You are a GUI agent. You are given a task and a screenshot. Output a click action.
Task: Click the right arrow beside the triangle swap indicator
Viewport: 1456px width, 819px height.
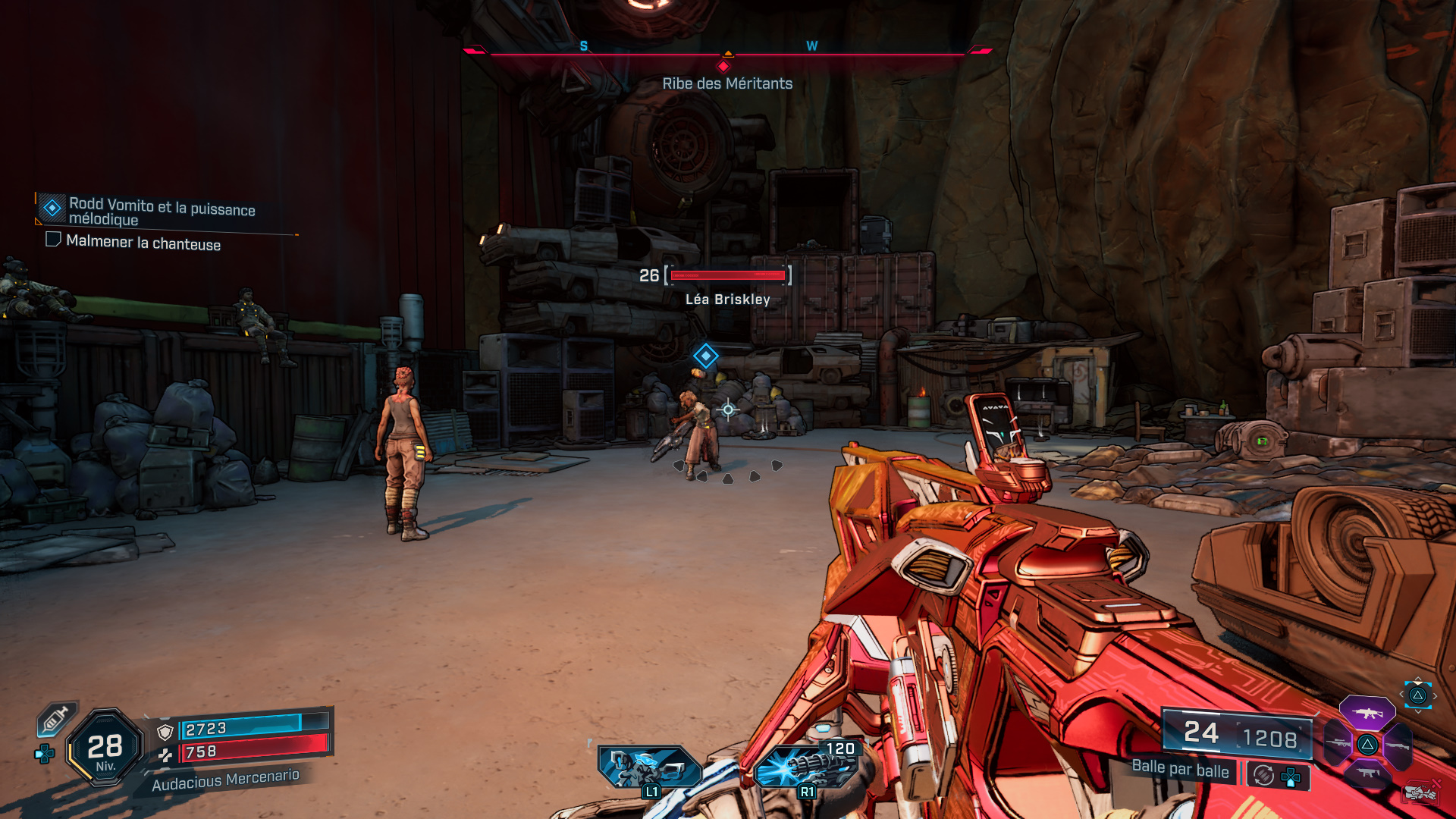1435,696
